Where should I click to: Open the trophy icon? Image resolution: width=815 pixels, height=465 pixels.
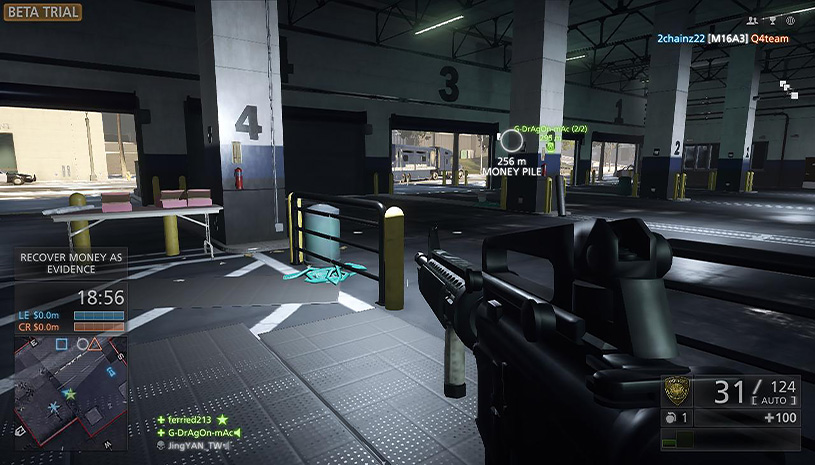click(x=771, y=20)
